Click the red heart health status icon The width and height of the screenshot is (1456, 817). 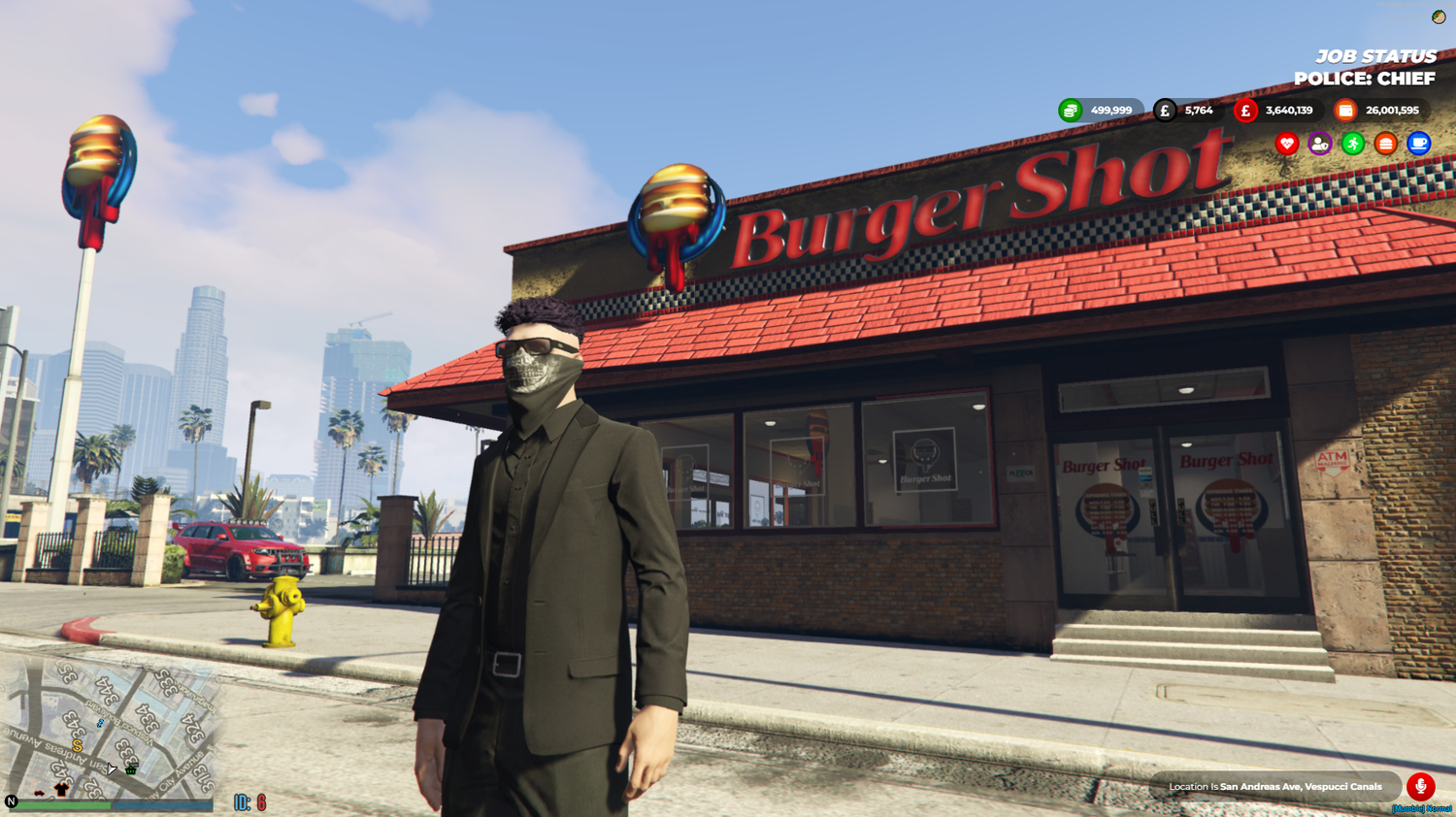tap(1287, 144)
